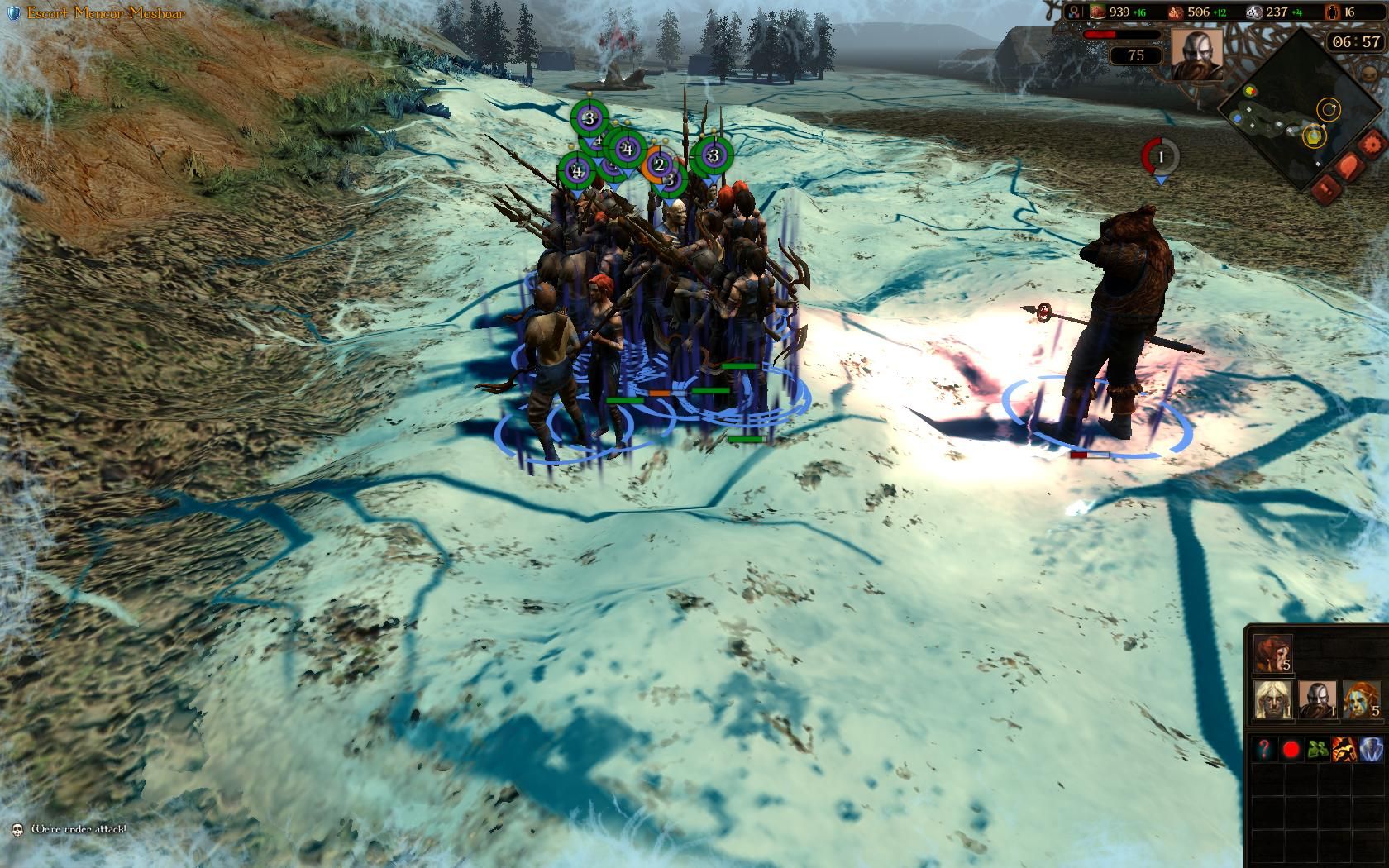Select the enemy unit marker numbered 1
Screen dimensions: 1389x868
(x=1161, y=155)
